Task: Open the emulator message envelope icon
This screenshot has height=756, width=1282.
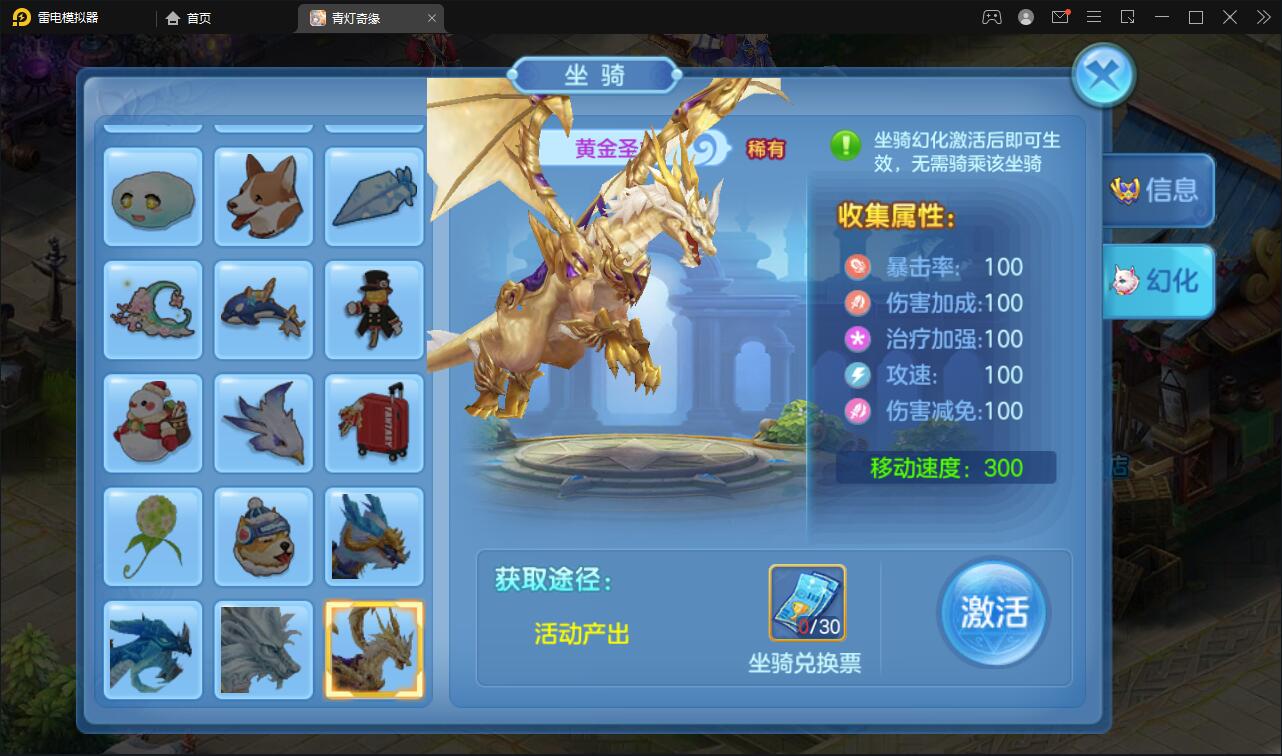Action: tap(1060, 17)
